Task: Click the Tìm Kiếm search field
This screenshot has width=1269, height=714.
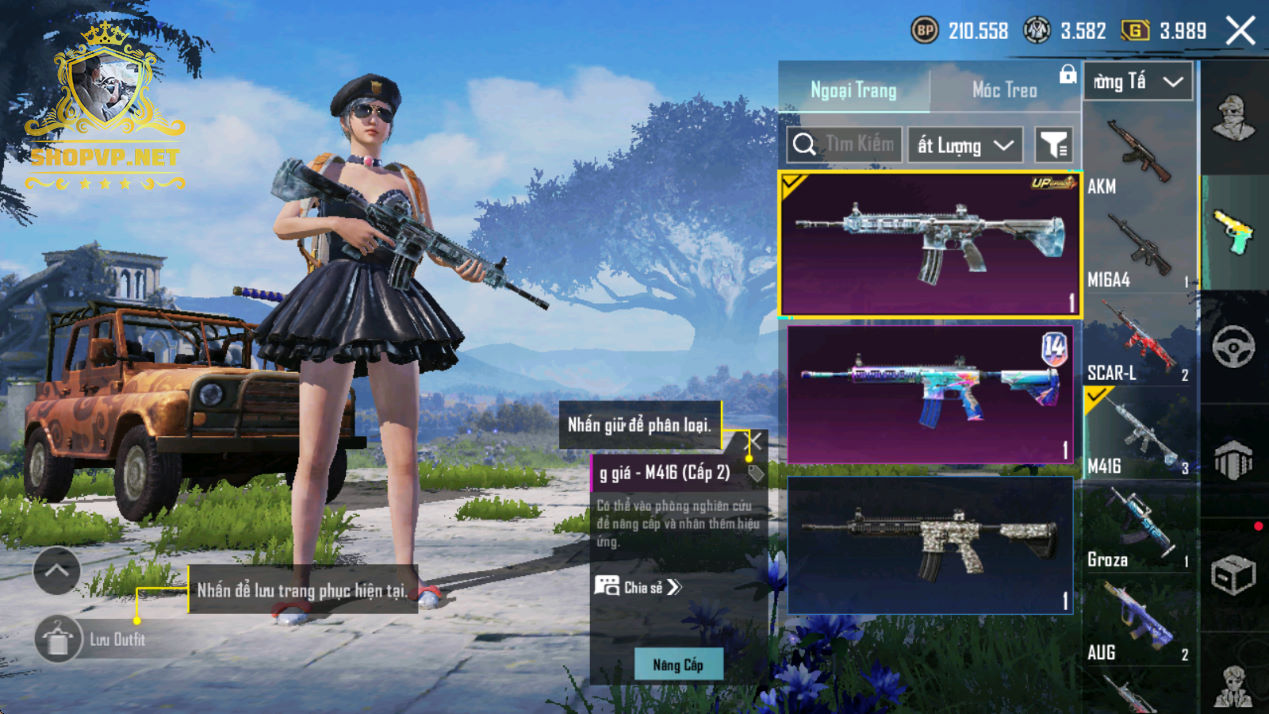Action: pos(845,145)
